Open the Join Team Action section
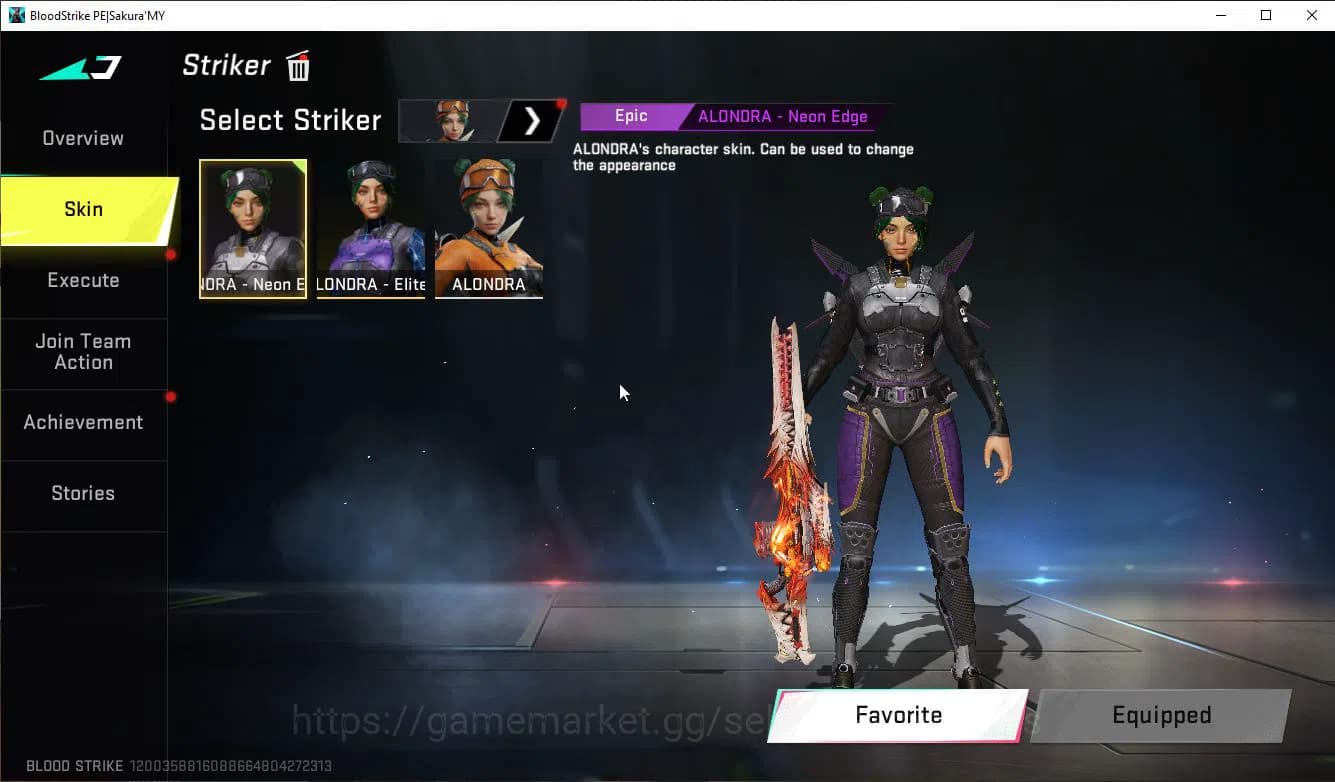Image resolution: width=1335 pixels, height=782 pixels. pyautogui.click(x=84, y=352)
